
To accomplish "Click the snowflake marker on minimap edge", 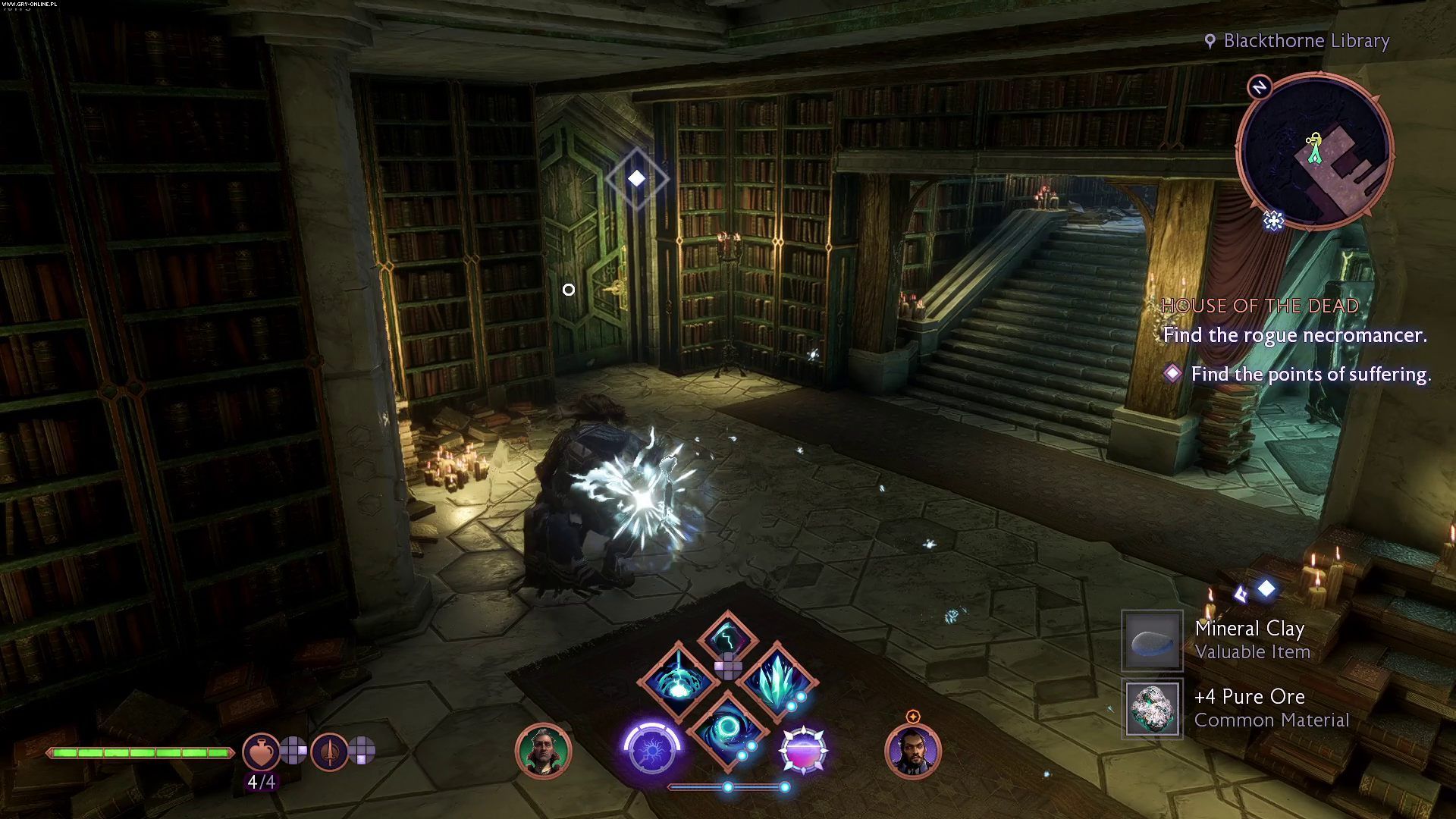I will pos(1274,221).
